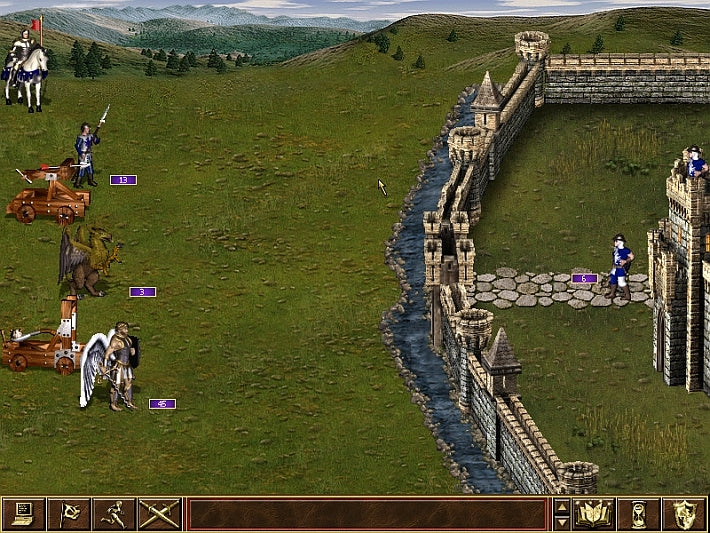Toggle auto-combat crossed swords button
The width and height of the screenshot is (710, 533).
[159, 514]
